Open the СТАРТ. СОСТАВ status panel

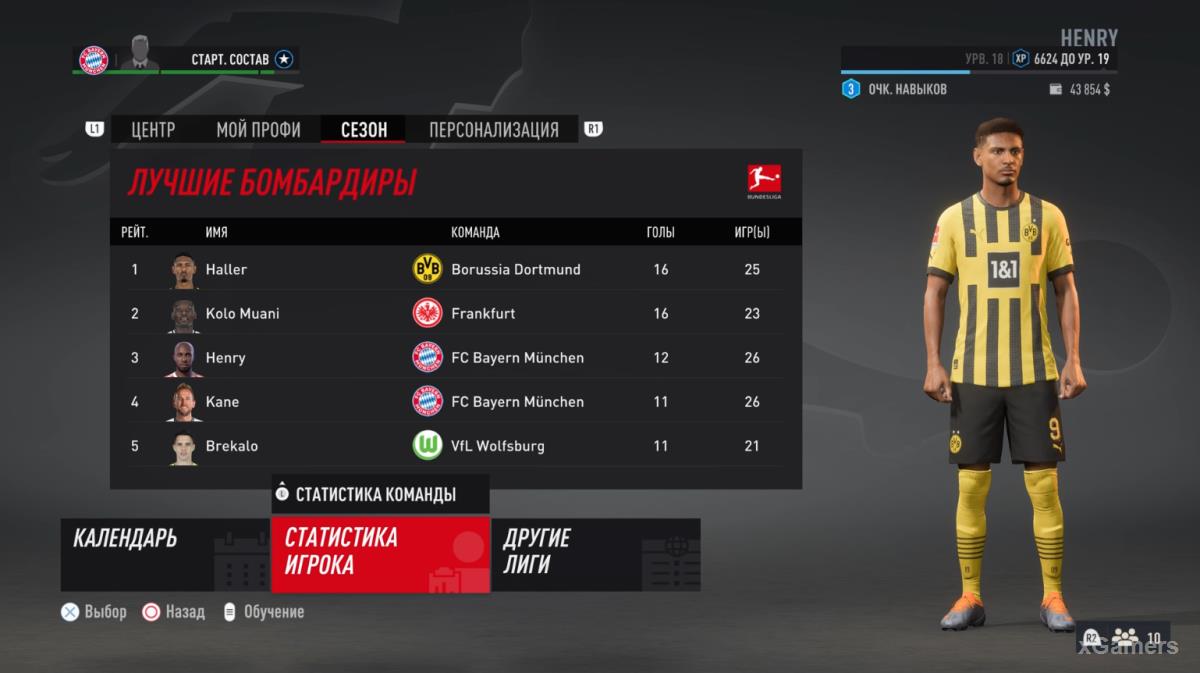pos(230,60)
